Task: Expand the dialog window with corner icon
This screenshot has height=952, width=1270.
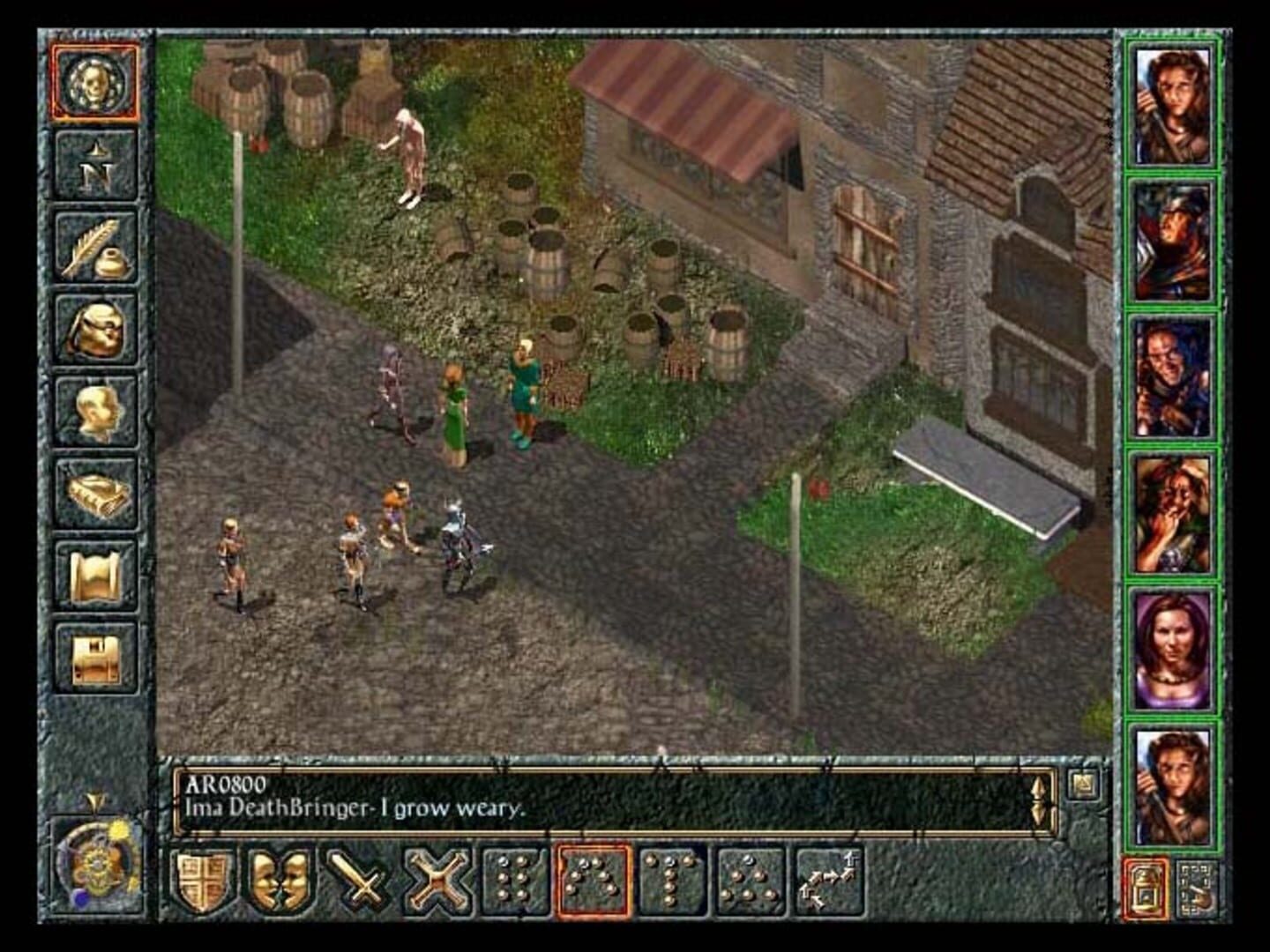Action: point(1085,785)
